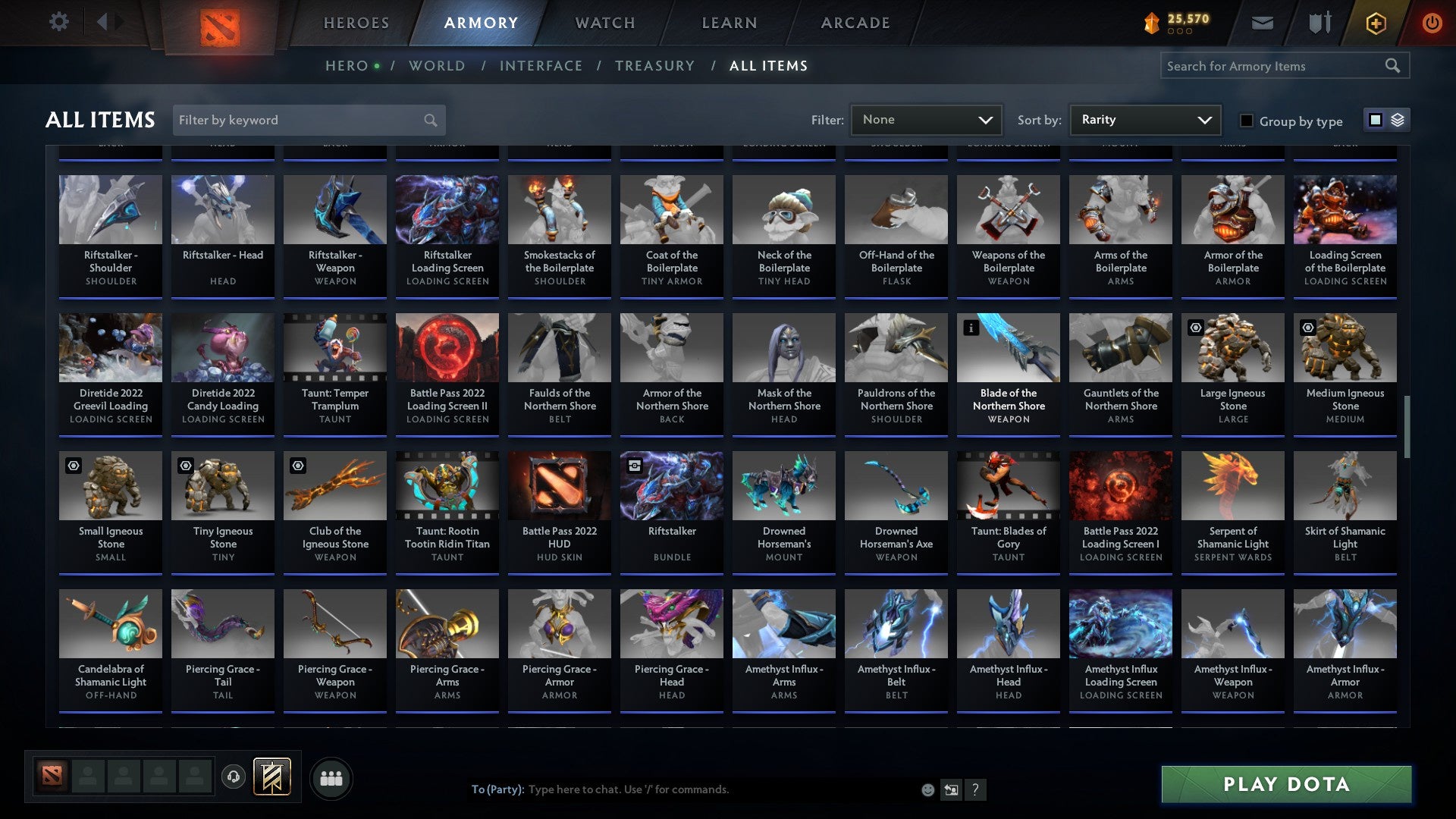Screen dimensions: 1456x819
Task: Toggle the voice chat headphones icon
Action: click(234, 777)
